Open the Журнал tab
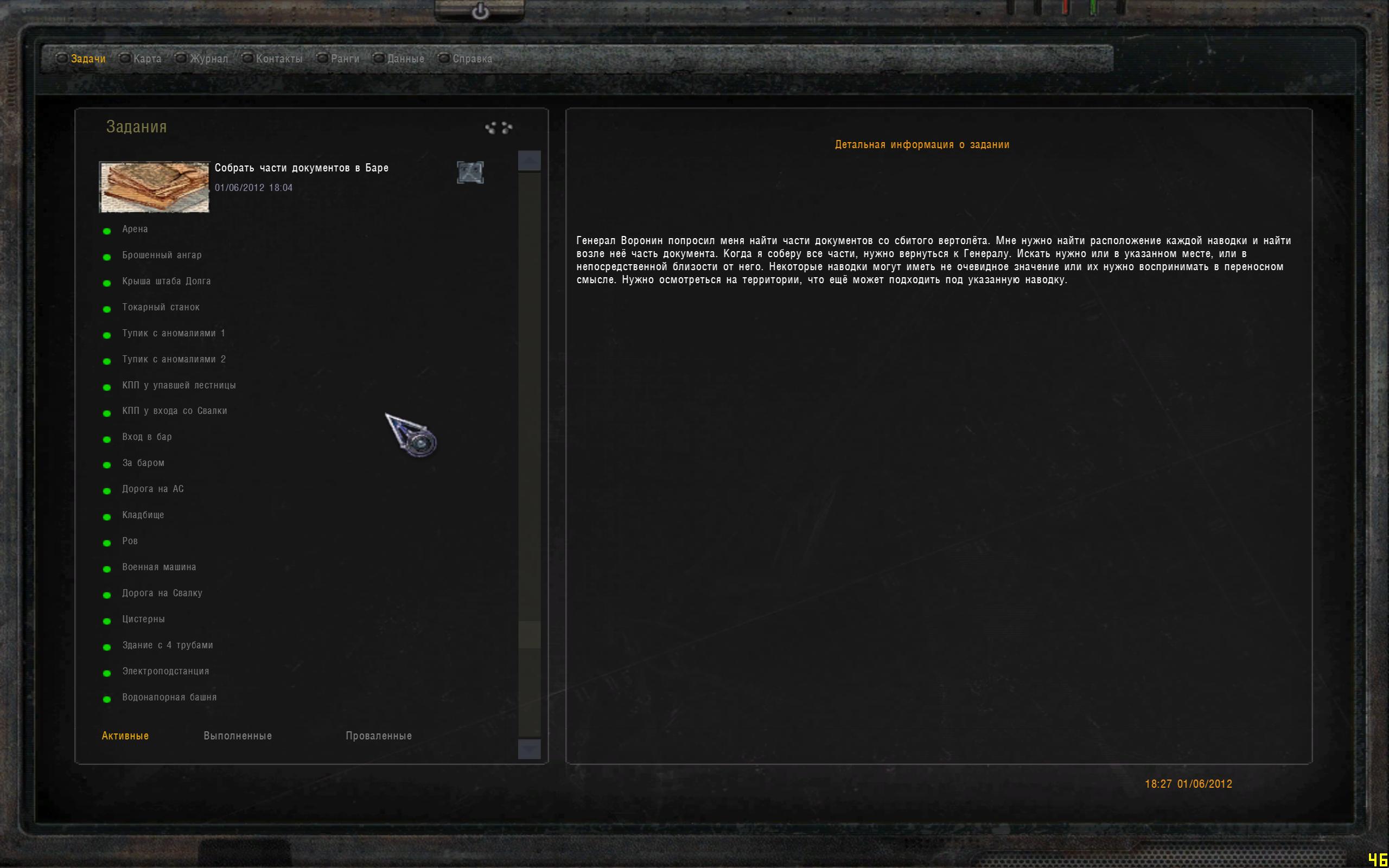This screenshot has height=868, width=1389. coord(208,59)
